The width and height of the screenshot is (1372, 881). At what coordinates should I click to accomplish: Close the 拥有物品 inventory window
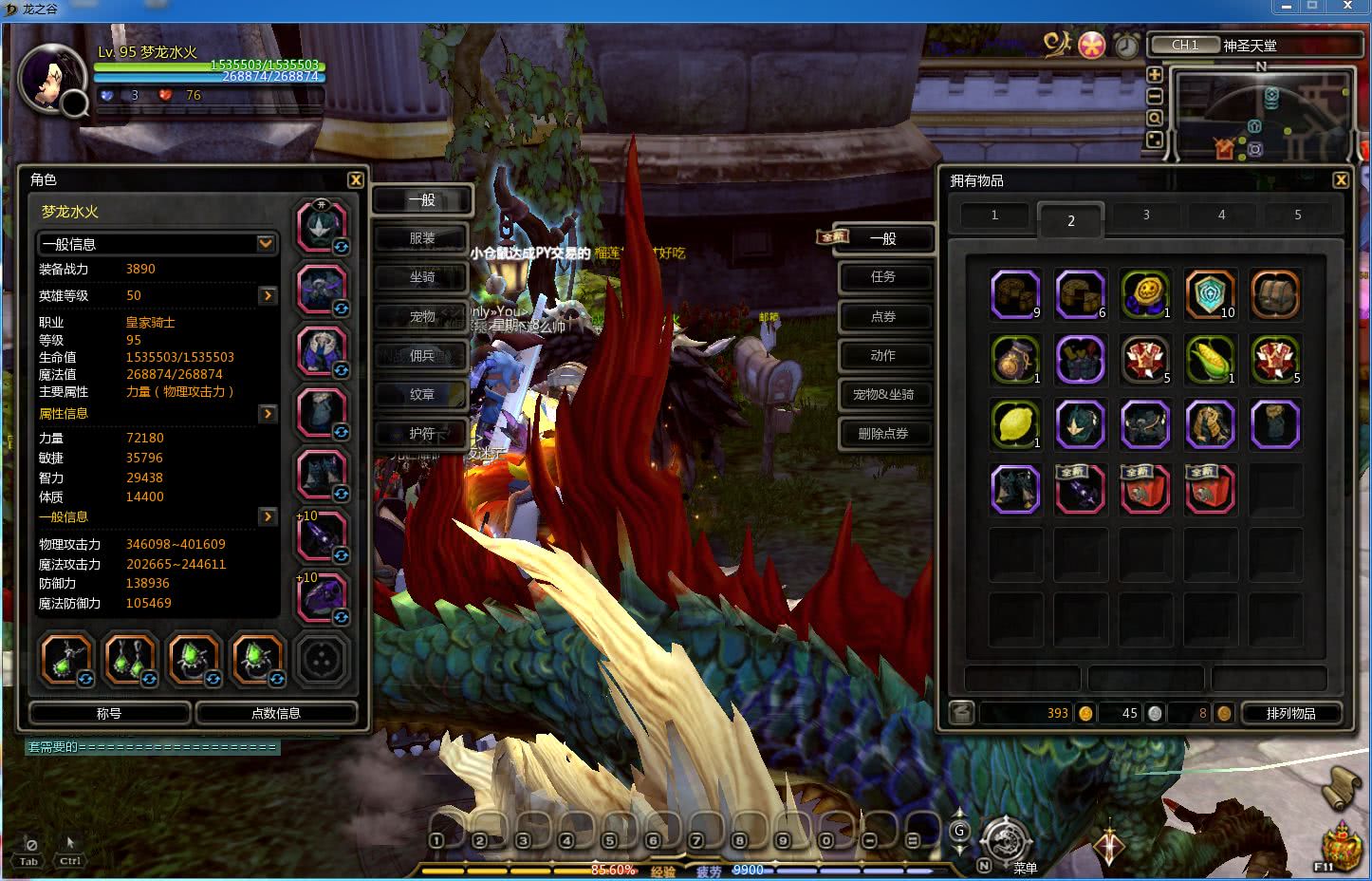point(1340,179)
